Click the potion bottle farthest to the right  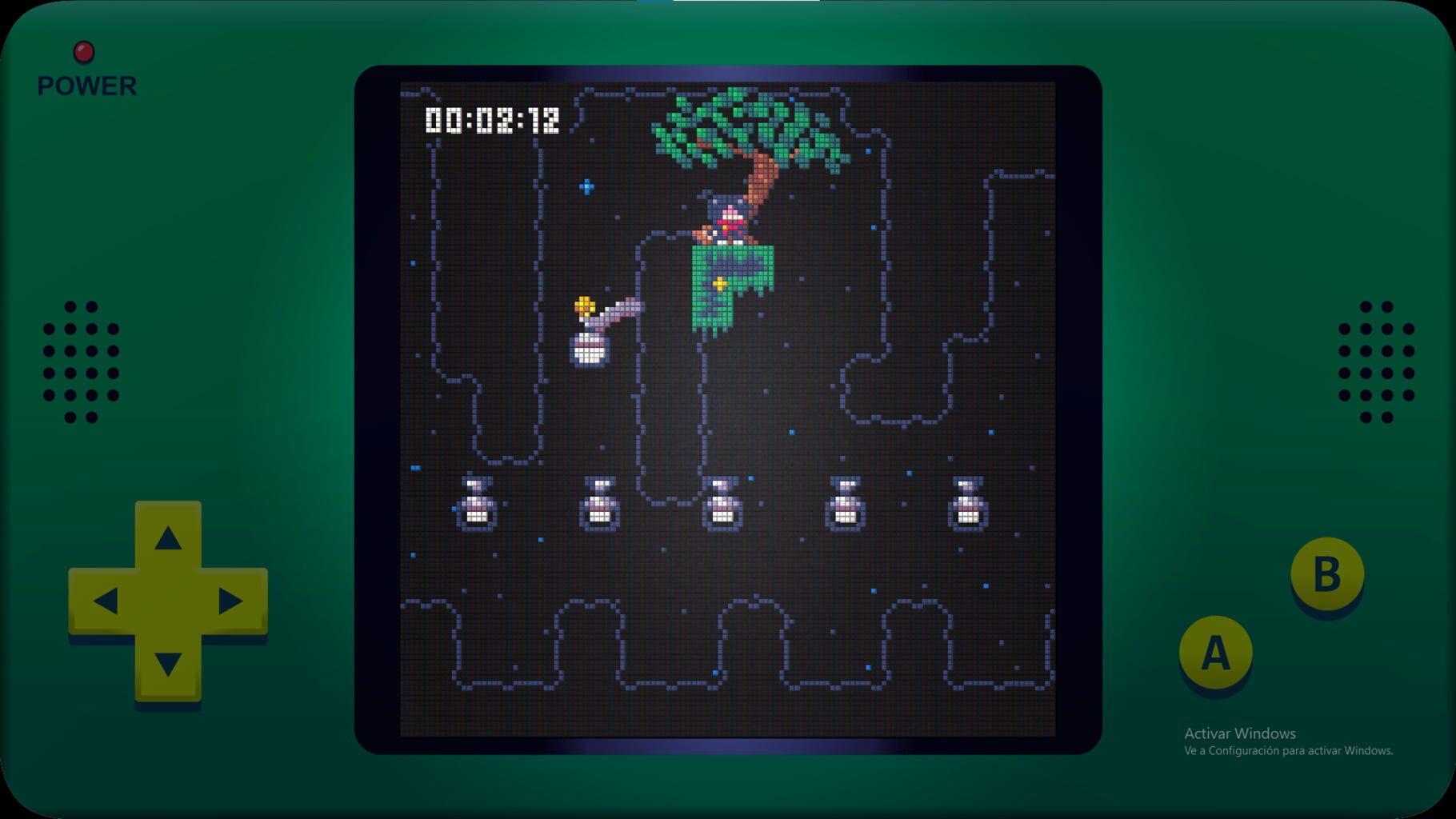(x=967, y=504)
